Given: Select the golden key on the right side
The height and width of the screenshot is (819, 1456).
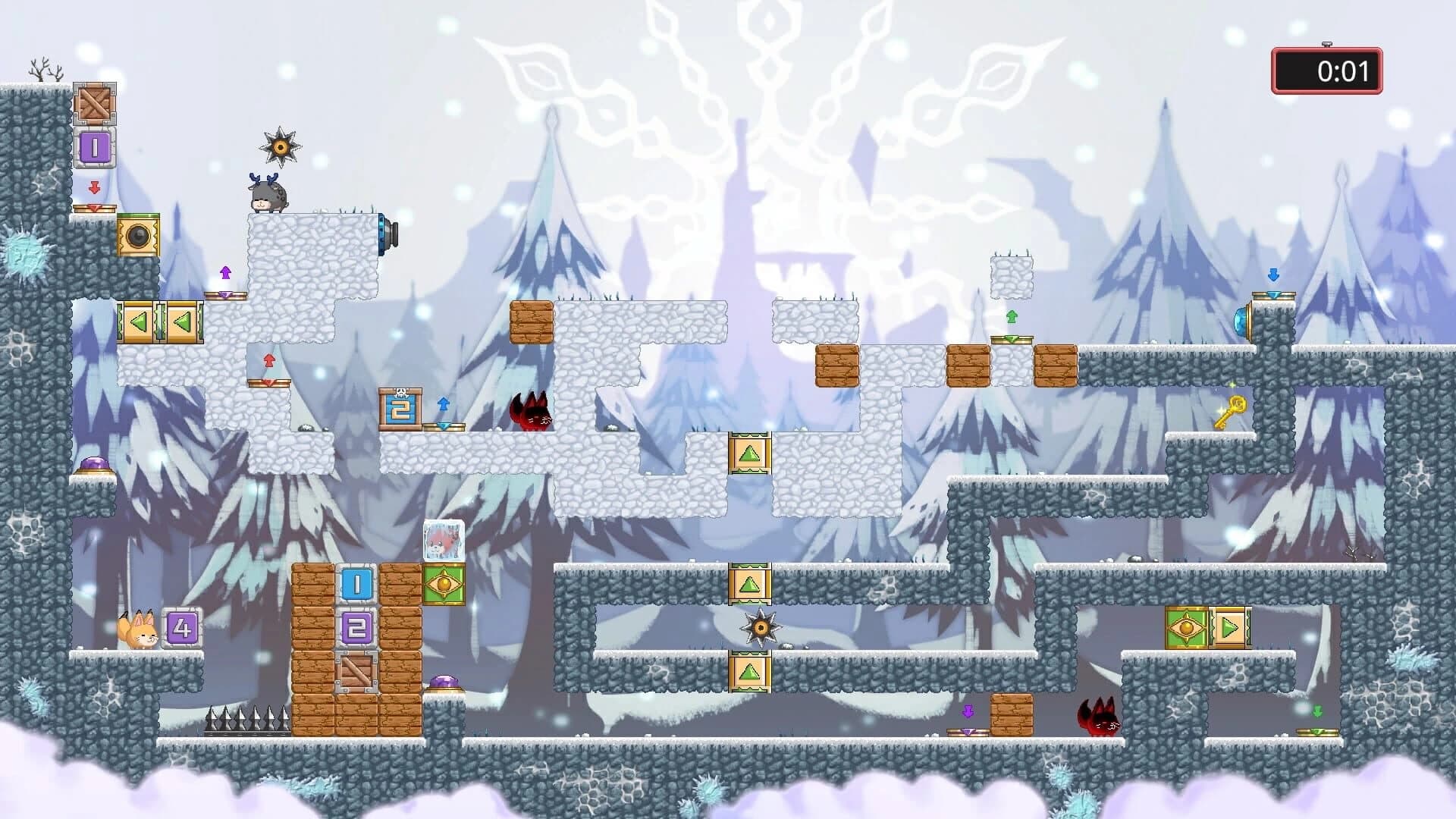Looking at the screenshot, I should 1233,409.
